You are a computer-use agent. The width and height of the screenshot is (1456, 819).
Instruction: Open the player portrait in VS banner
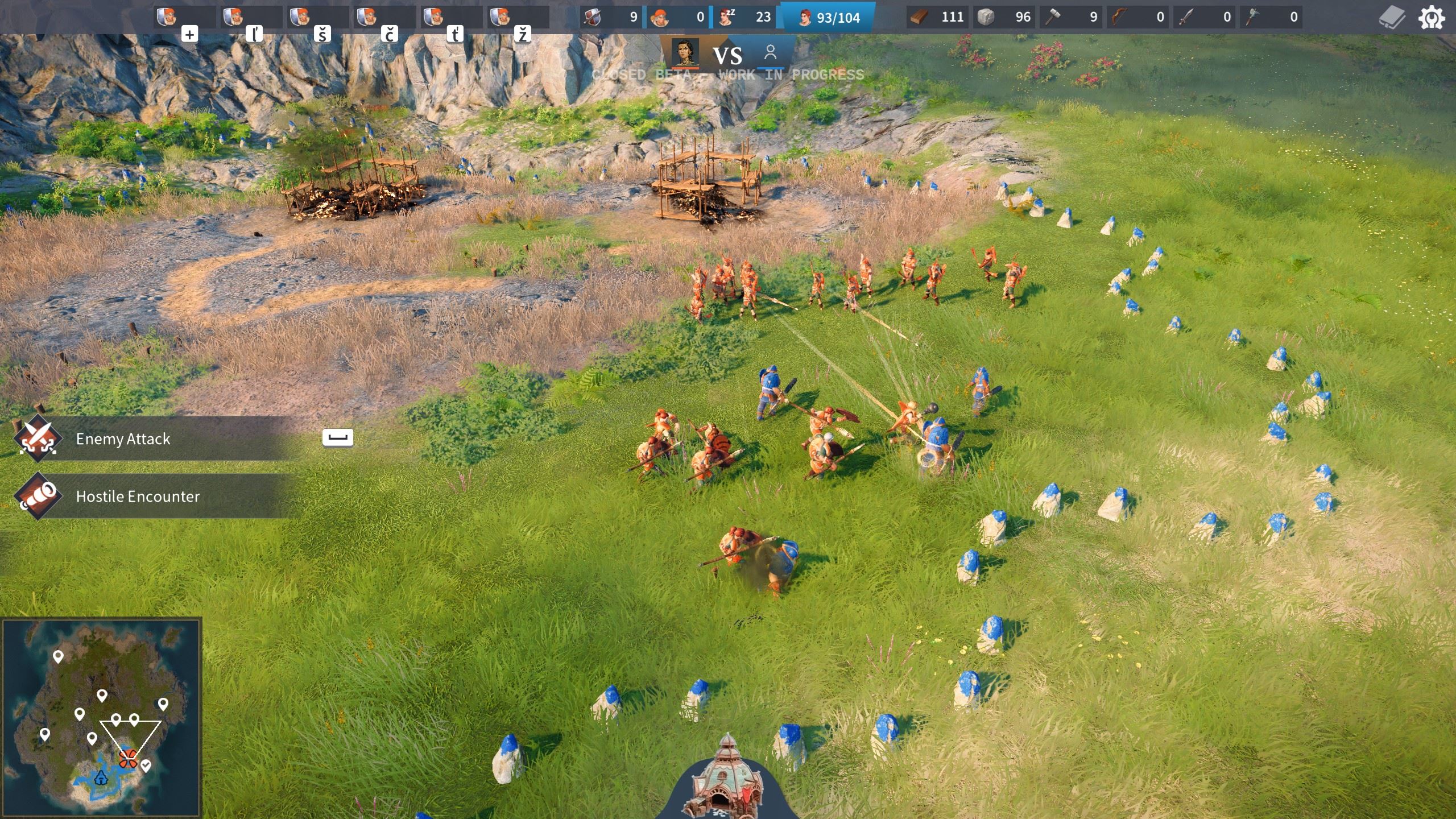(x=685, y=52)
